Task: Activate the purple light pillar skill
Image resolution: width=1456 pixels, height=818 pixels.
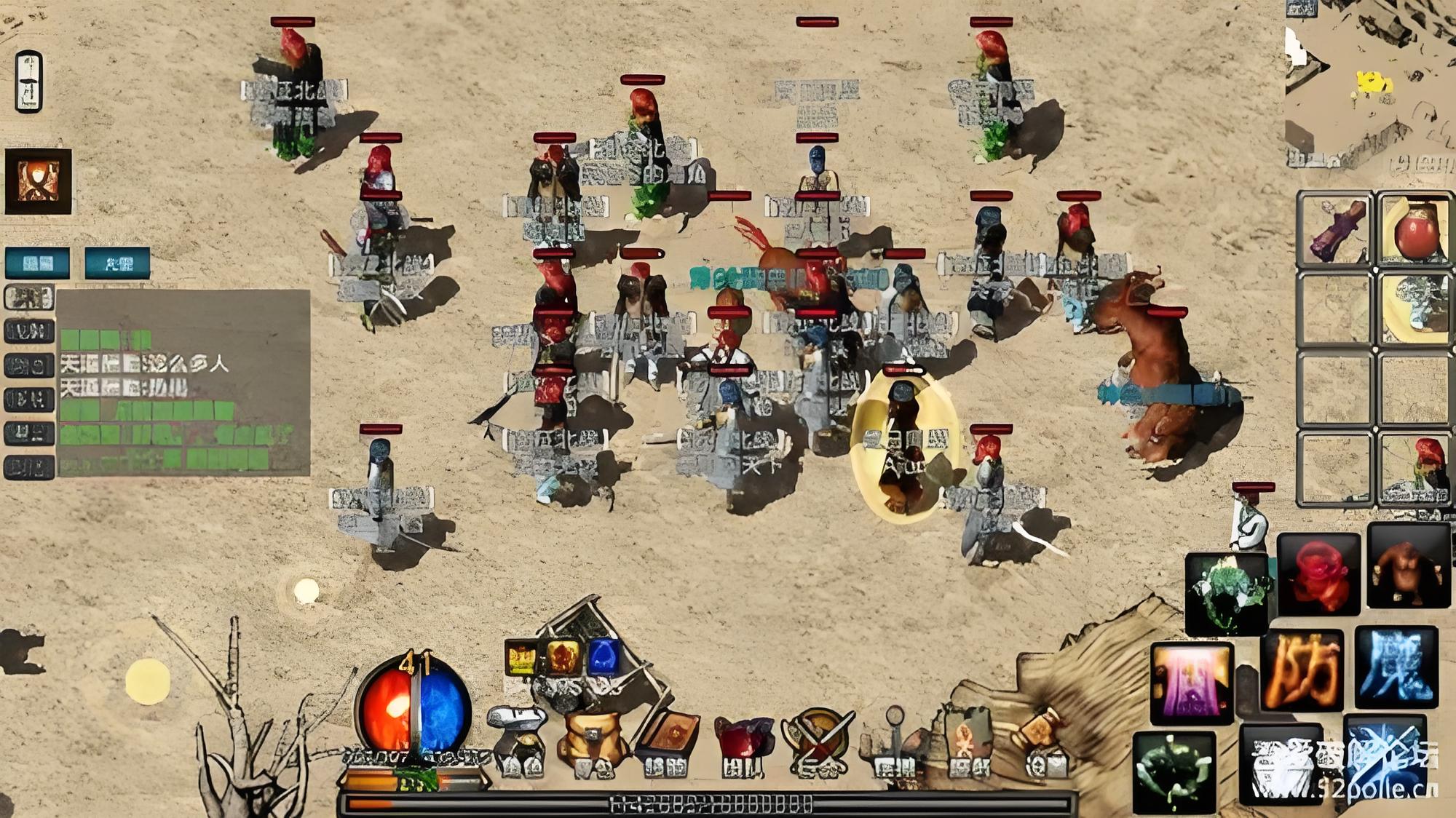Action: 1192,683
